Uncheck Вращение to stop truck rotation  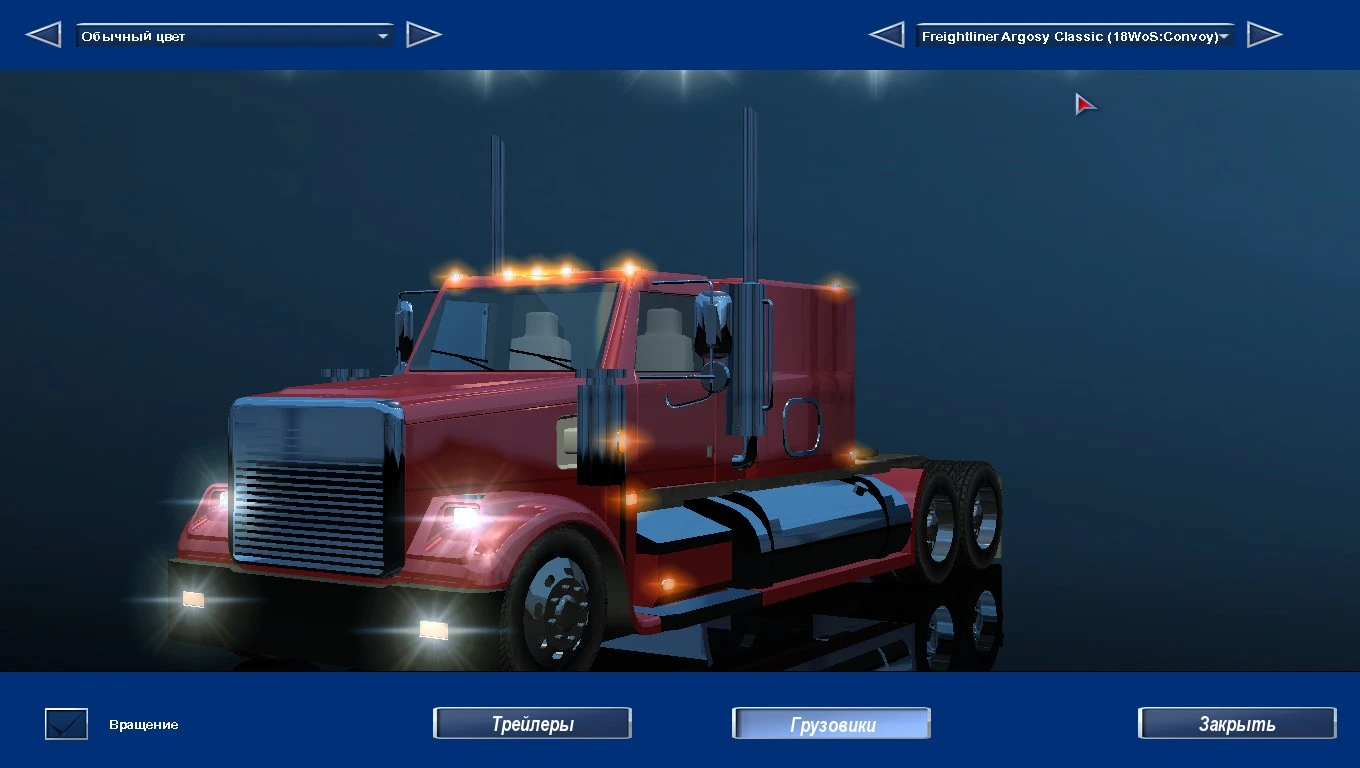65,723
